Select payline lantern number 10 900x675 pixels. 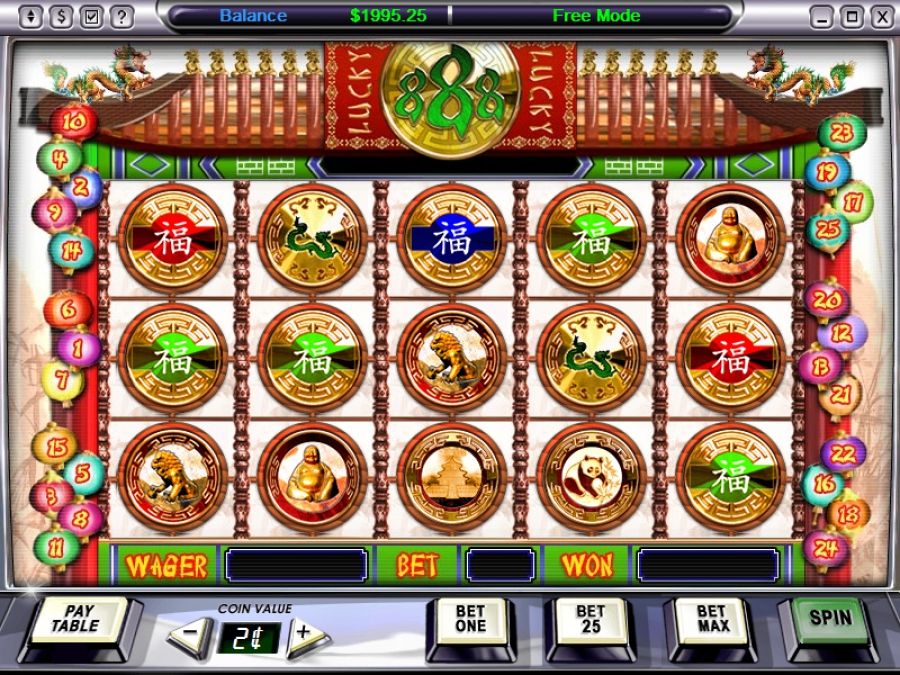(75, 123)
